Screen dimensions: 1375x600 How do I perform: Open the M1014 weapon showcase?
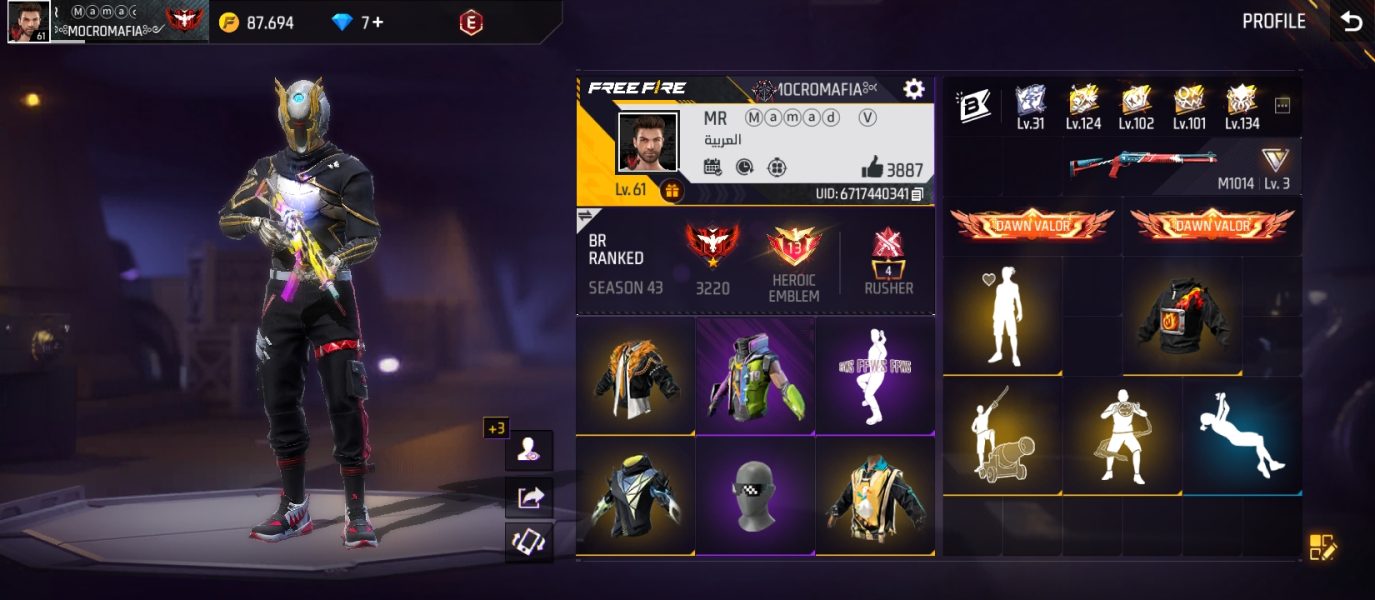(1143, 164)
